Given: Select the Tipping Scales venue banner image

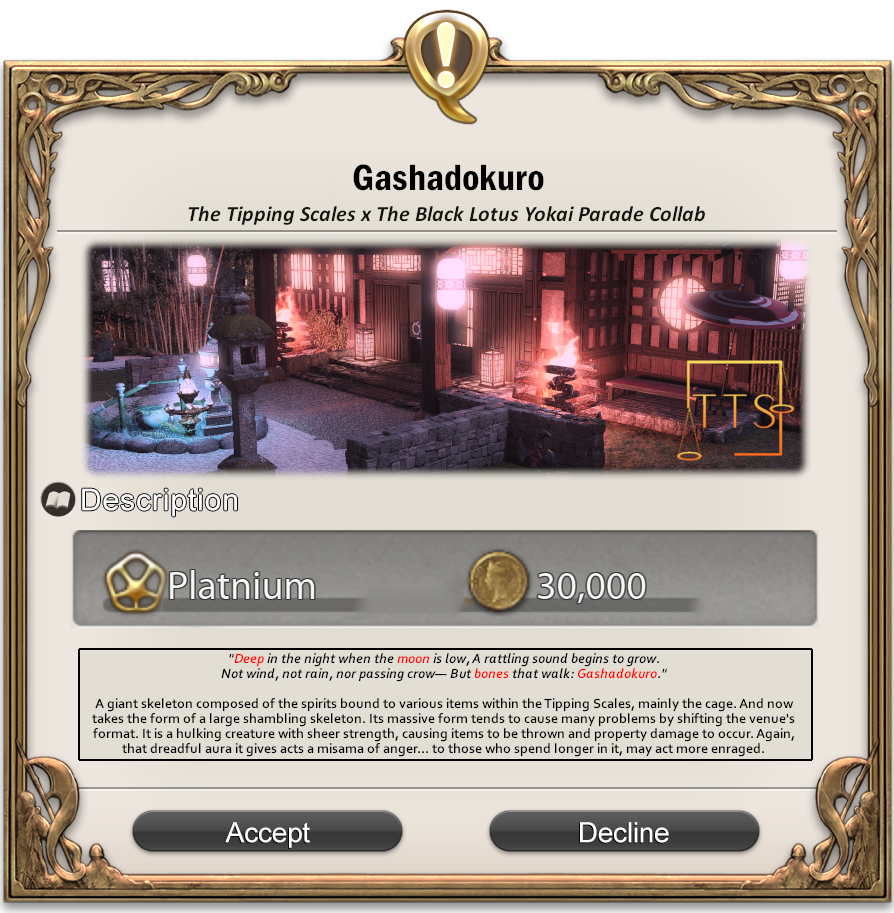Looking at the screenshot, I should pos(446,357).
